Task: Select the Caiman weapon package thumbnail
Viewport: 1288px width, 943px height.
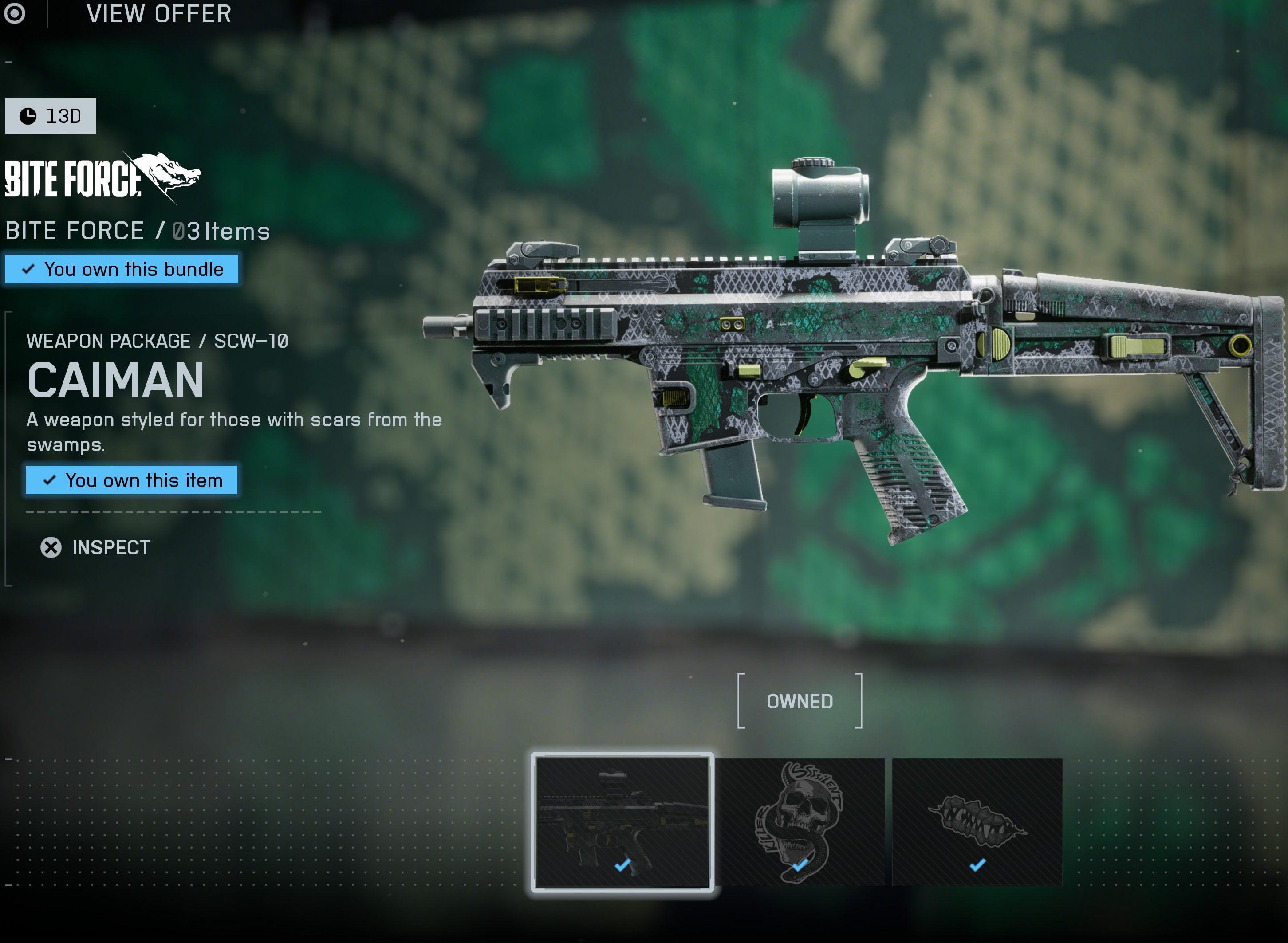Action: [x=622, y=821]
